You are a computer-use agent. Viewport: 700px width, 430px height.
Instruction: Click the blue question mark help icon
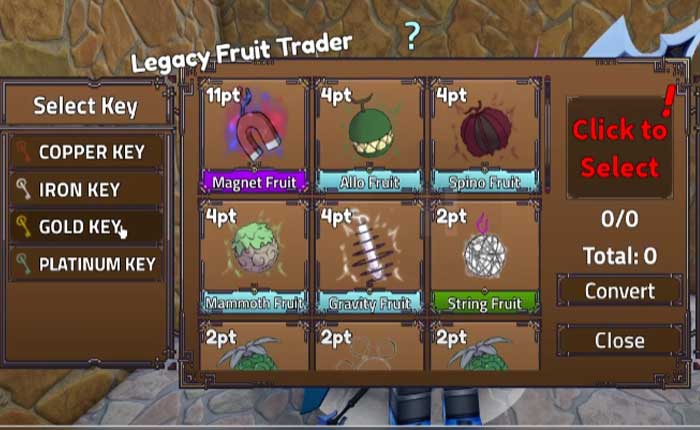point(411,37)
